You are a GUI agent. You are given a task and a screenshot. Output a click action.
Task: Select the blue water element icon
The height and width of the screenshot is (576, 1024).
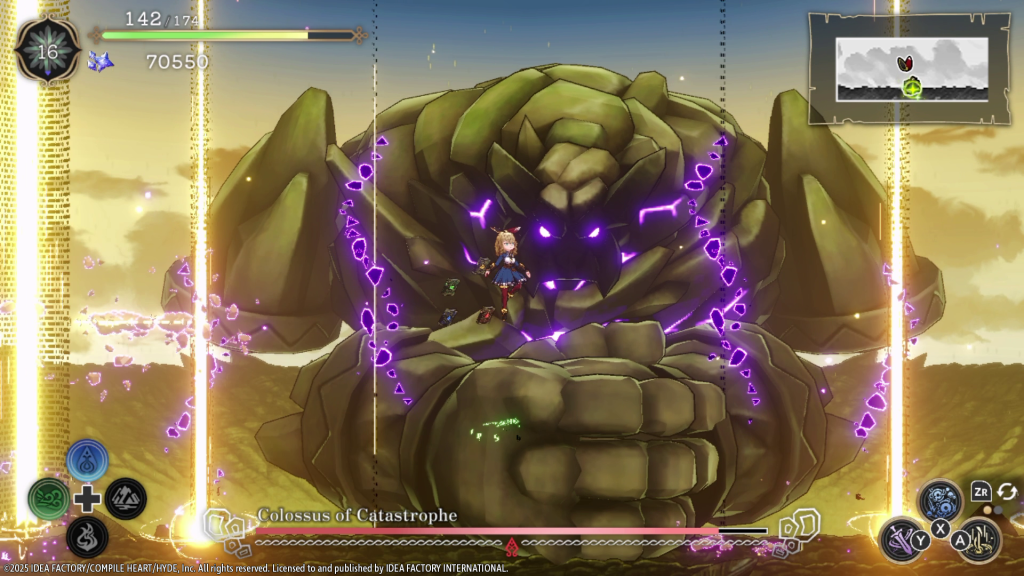click(88, 461)
